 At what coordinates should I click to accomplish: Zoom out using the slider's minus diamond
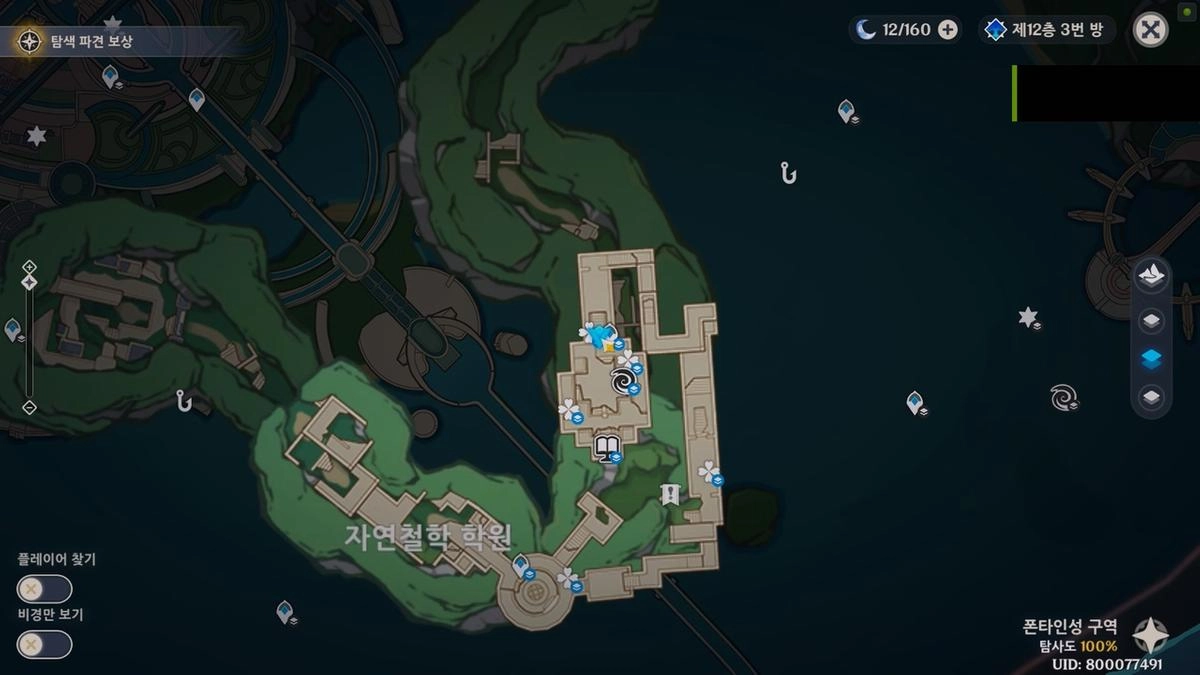click(x=29, y=407)
